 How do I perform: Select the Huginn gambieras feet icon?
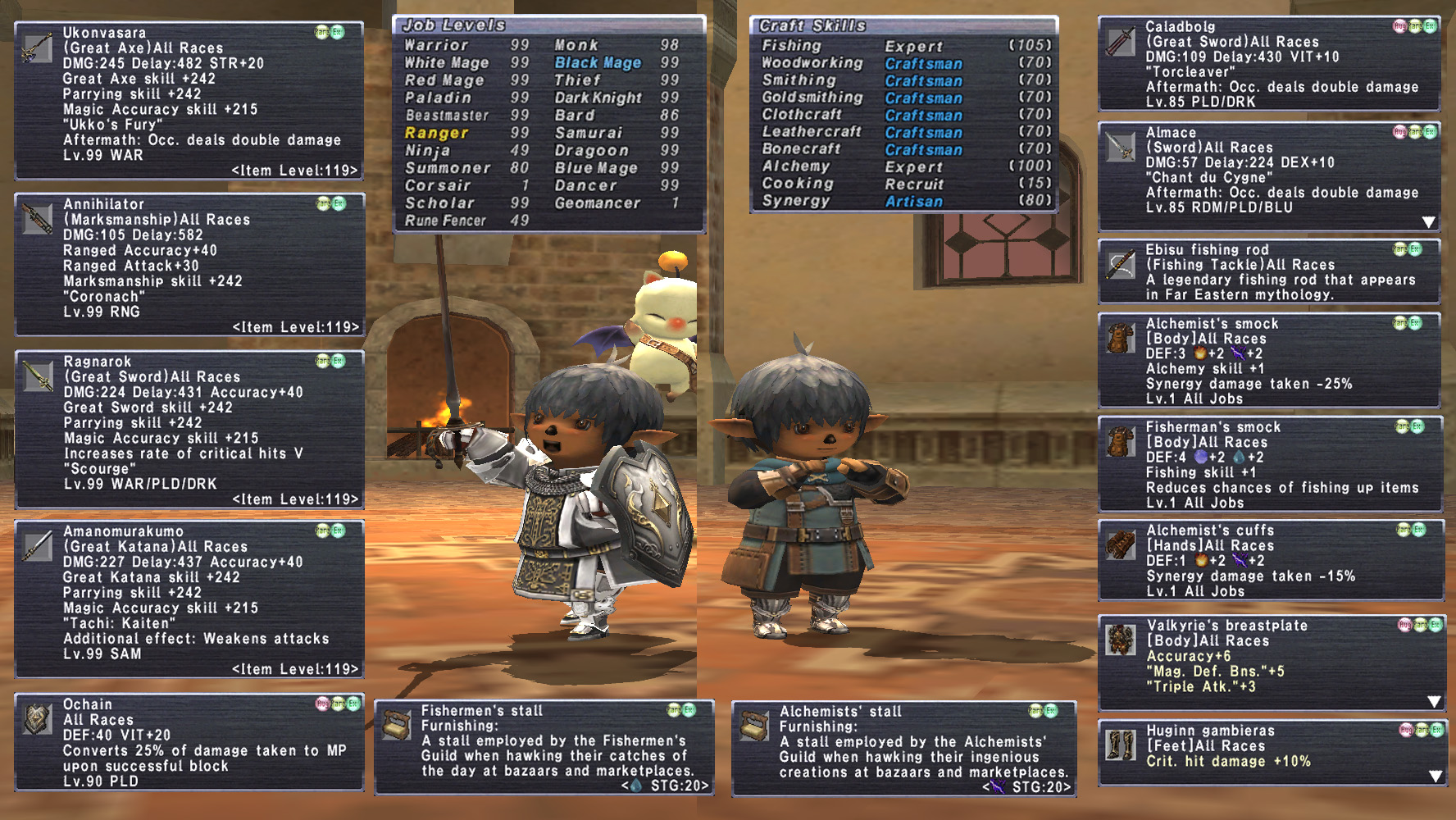click(x=1120, y=745)
